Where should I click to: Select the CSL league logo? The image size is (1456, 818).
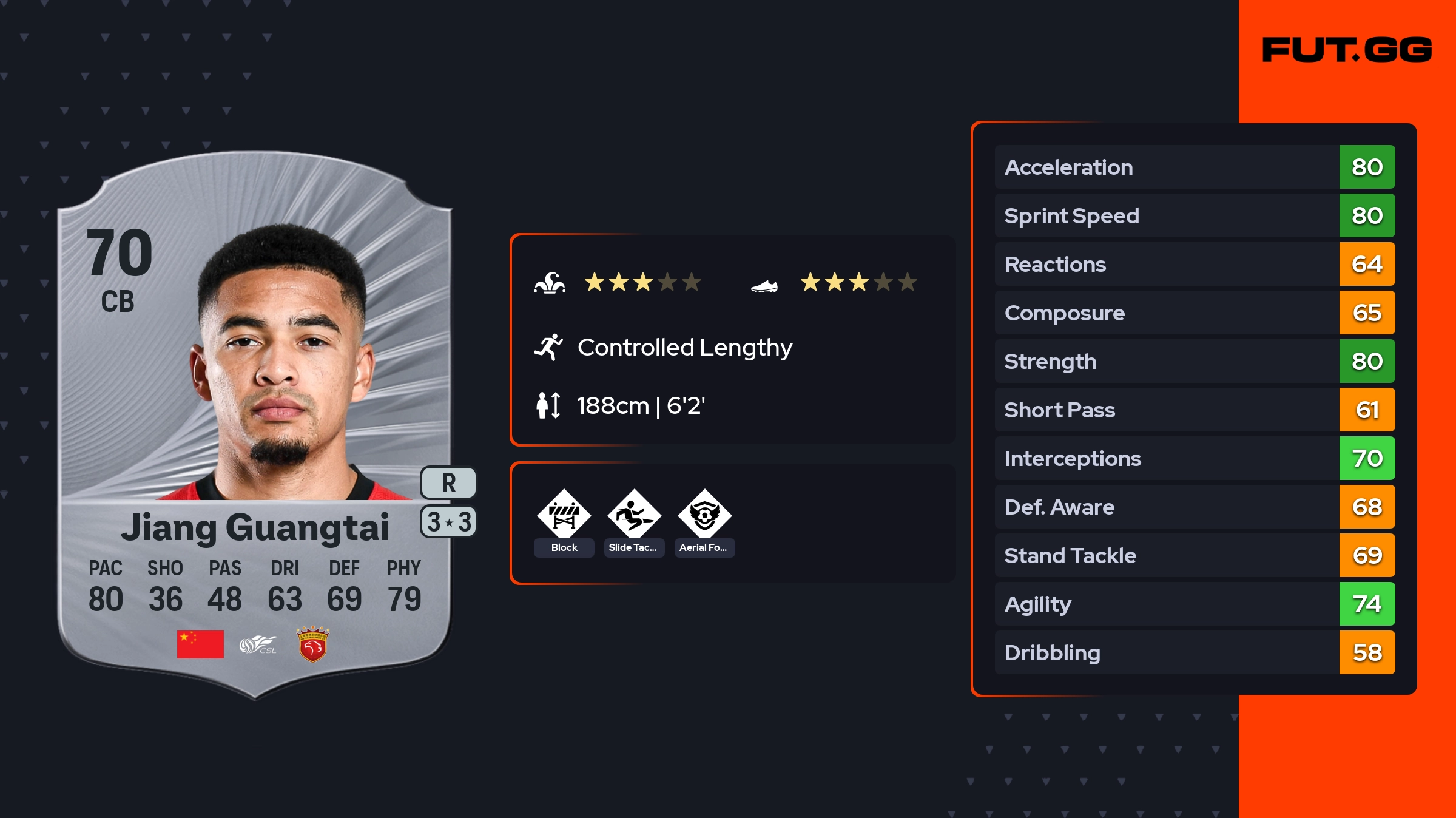click(x=258, y=644)
